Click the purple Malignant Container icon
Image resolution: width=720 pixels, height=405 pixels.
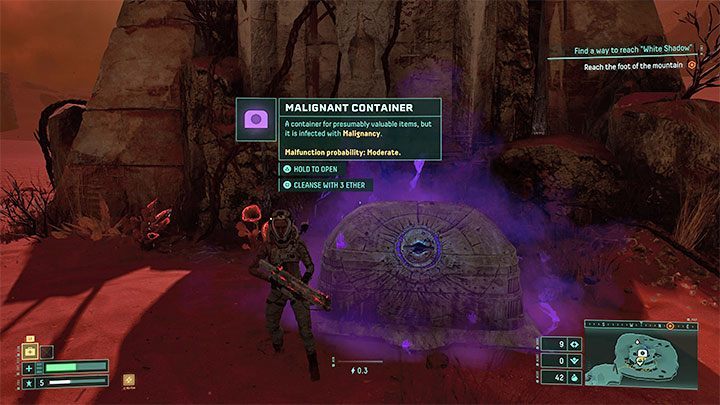tap(255, 119)
